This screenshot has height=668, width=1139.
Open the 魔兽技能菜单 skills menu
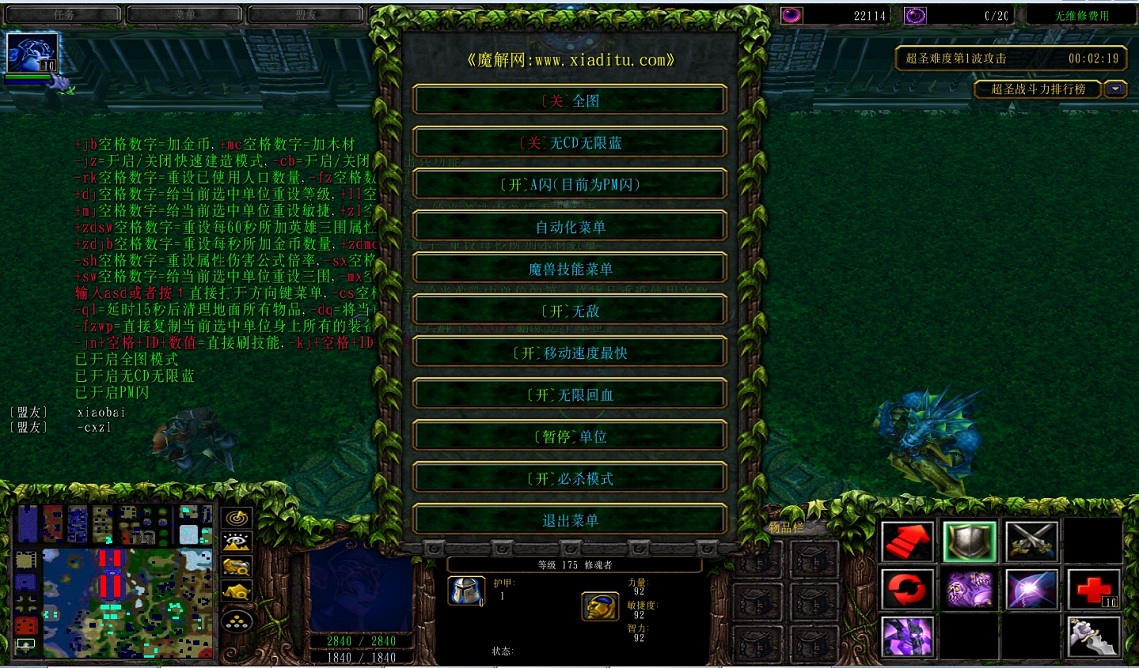(570, 269)
